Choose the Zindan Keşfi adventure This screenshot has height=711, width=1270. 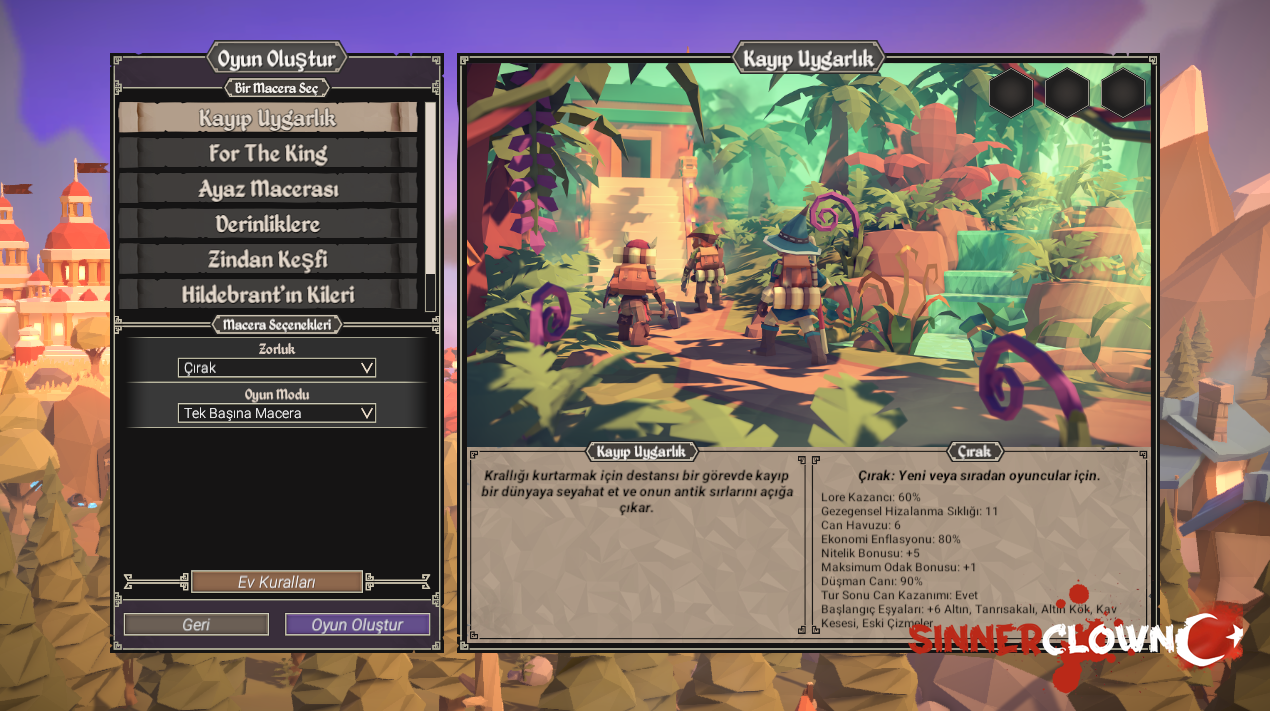(267, 259)
